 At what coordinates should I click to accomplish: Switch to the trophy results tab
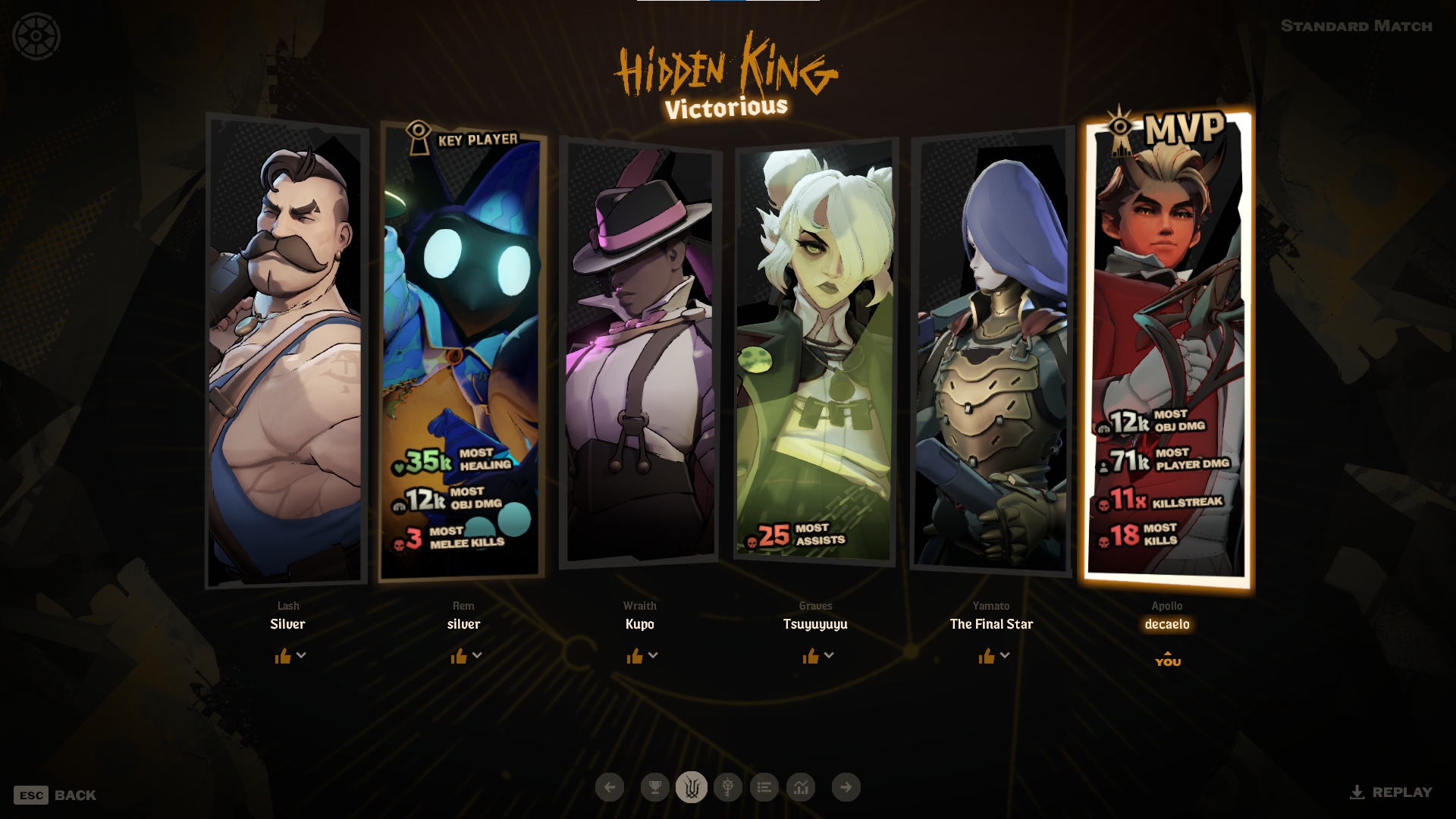pos(654,787)
